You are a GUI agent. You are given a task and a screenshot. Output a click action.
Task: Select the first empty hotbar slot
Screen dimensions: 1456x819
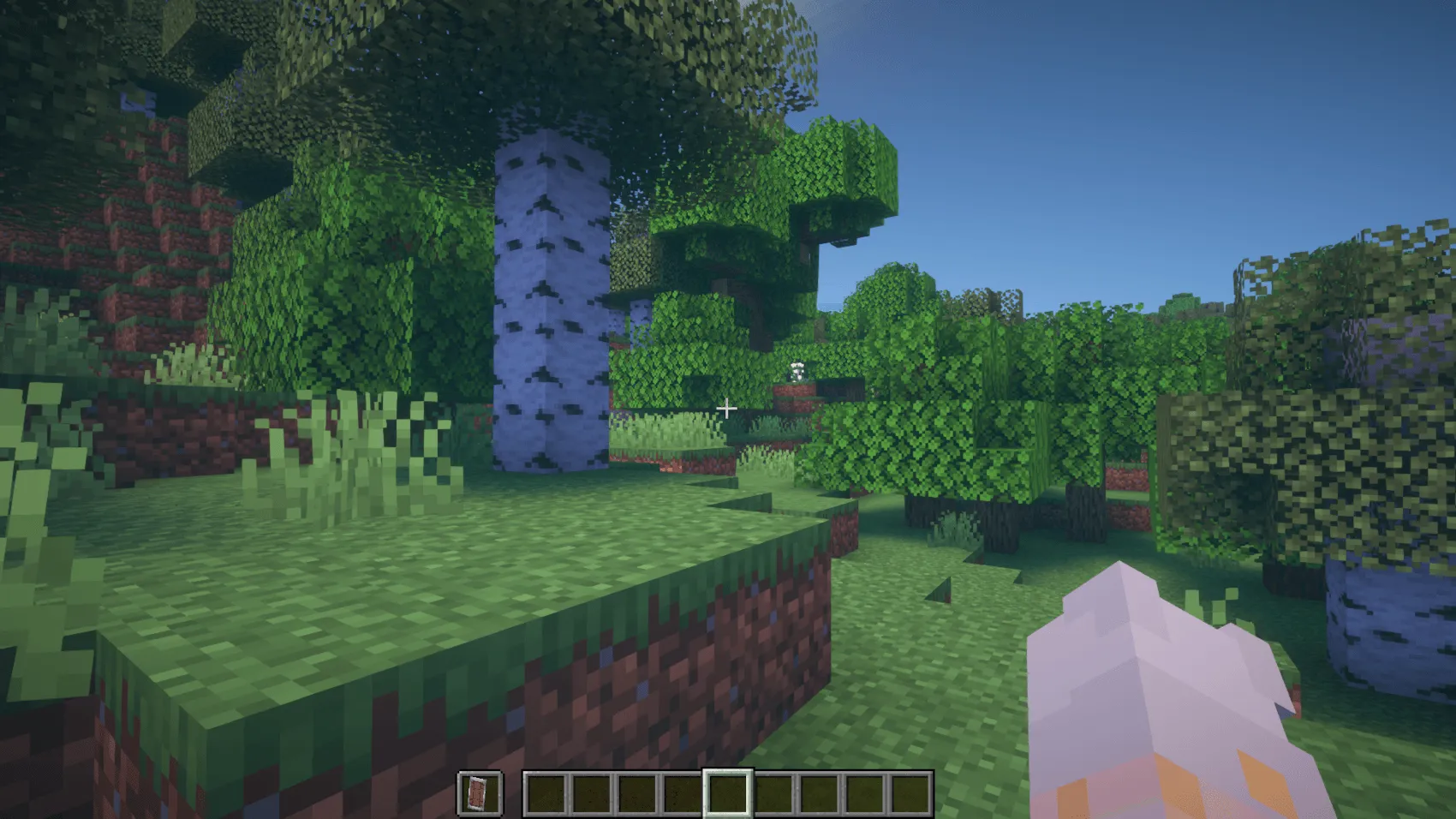point(548,794)
